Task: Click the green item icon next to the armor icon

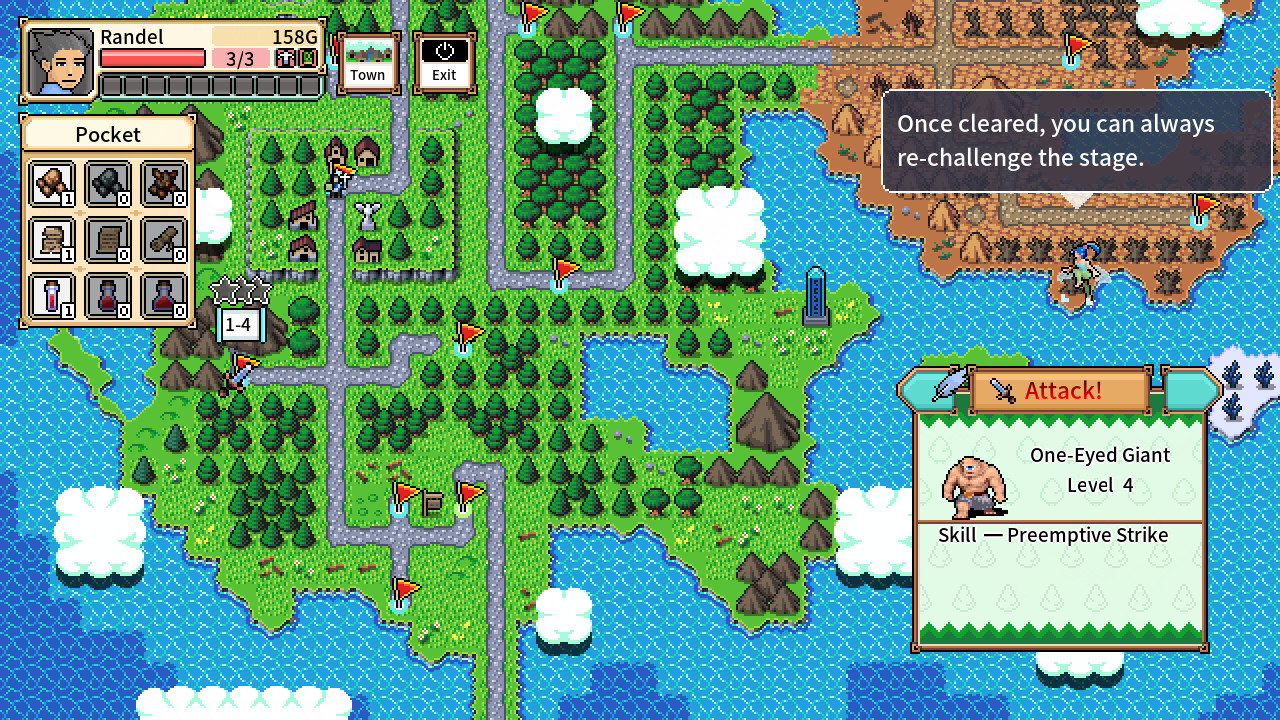Action: [308, 56]
